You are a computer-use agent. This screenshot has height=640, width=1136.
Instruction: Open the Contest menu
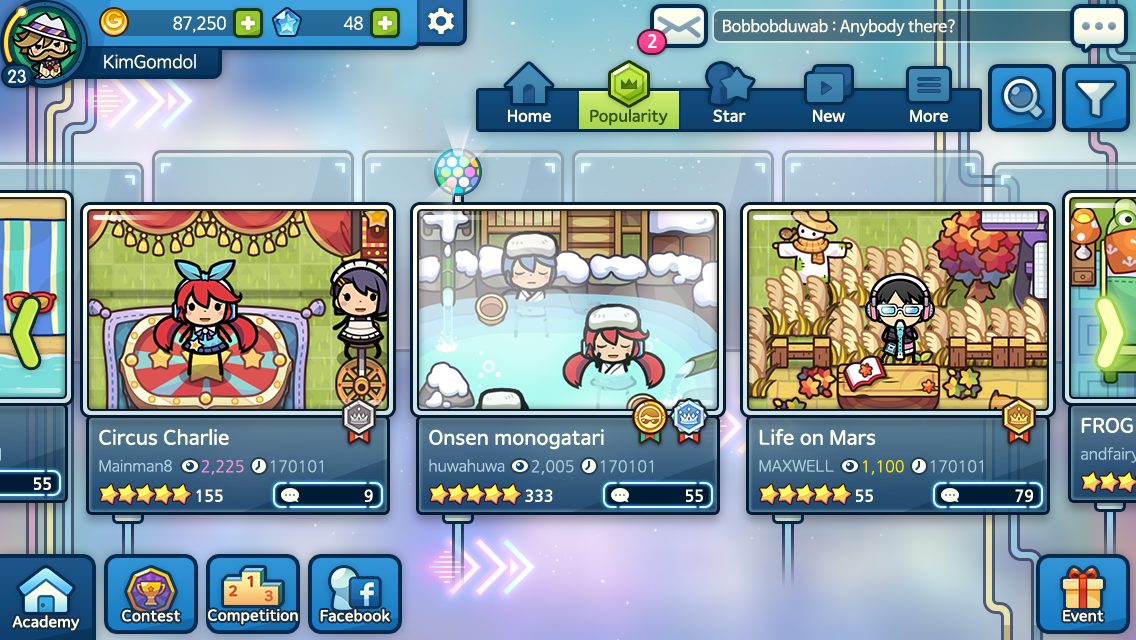(x=151, y=595)
